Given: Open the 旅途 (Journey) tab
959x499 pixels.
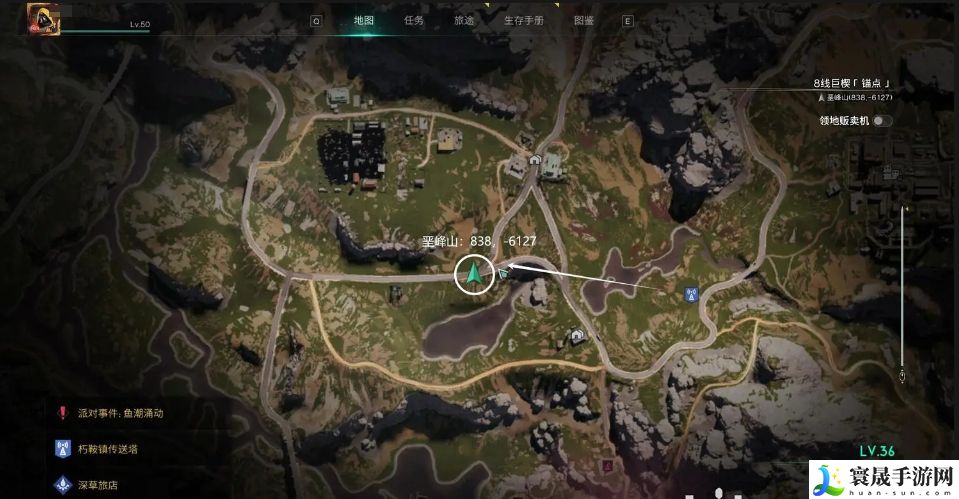Looking at the screenshot, I should pos(464,20).
